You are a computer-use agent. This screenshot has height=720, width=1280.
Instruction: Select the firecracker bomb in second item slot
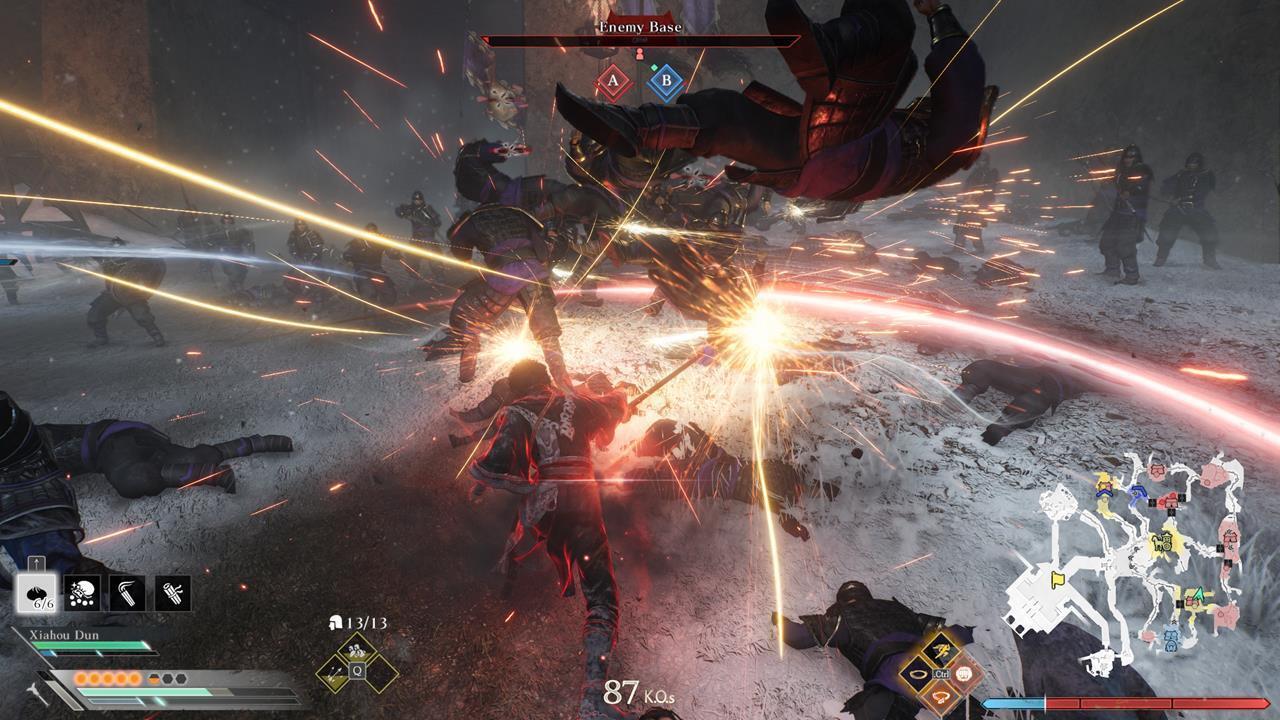coord(80,593)
